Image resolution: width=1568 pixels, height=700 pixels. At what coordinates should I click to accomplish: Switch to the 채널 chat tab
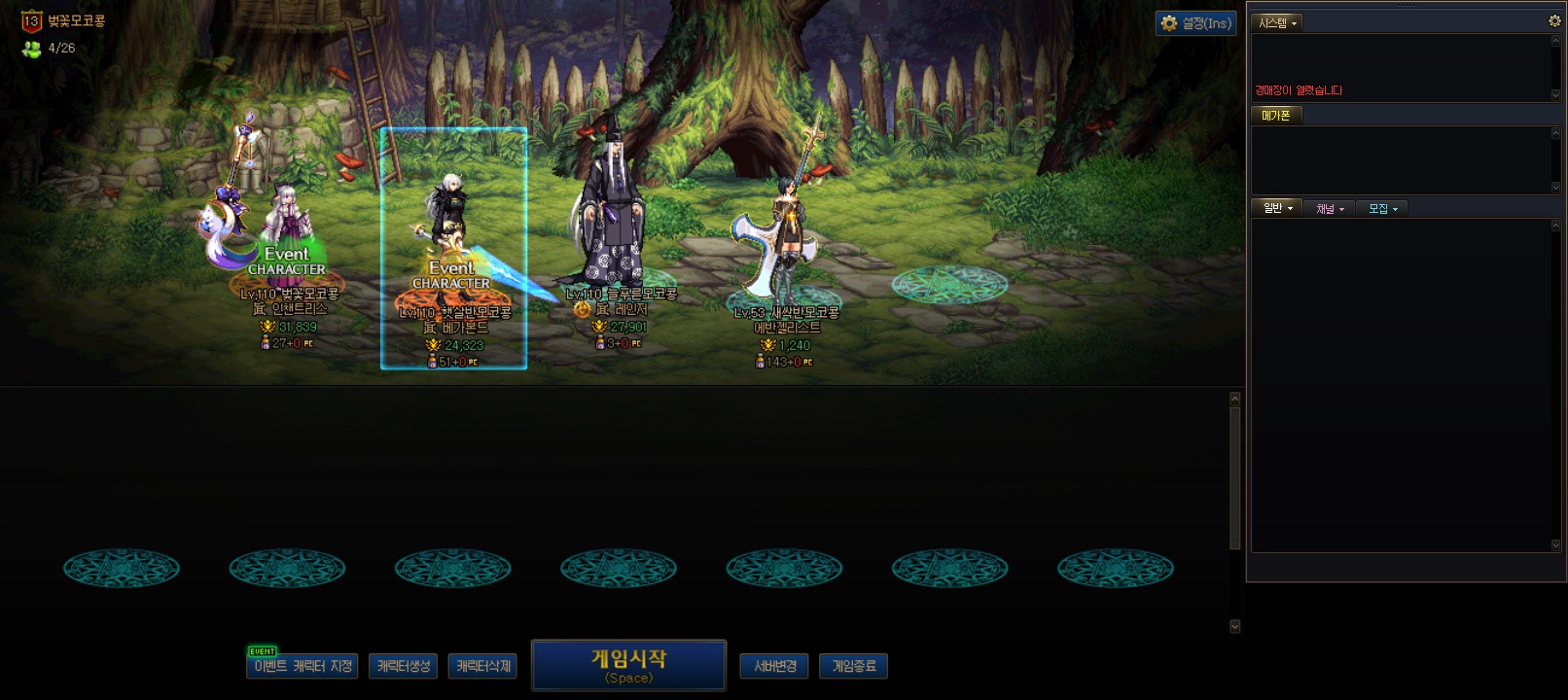click(1329, 208)
